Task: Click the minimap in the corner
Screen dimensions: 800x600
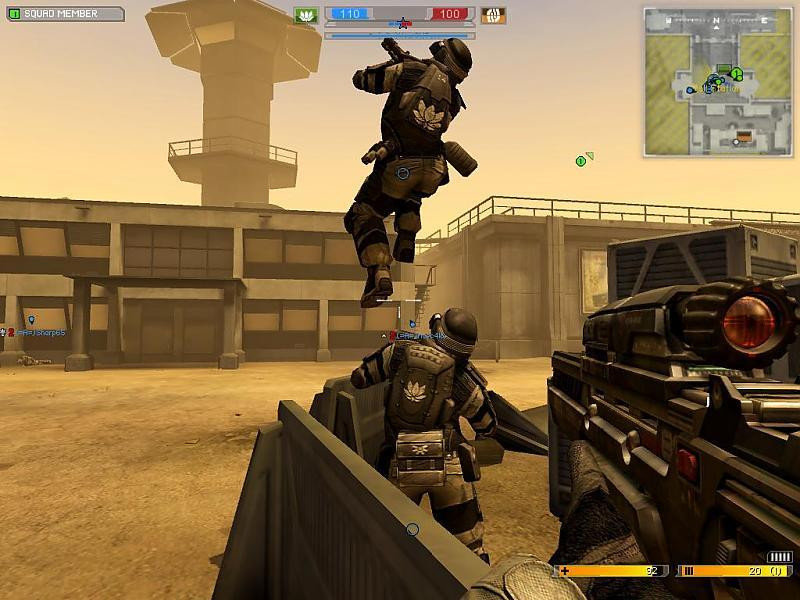Action: pyautogui.click(x=718, y=82)
